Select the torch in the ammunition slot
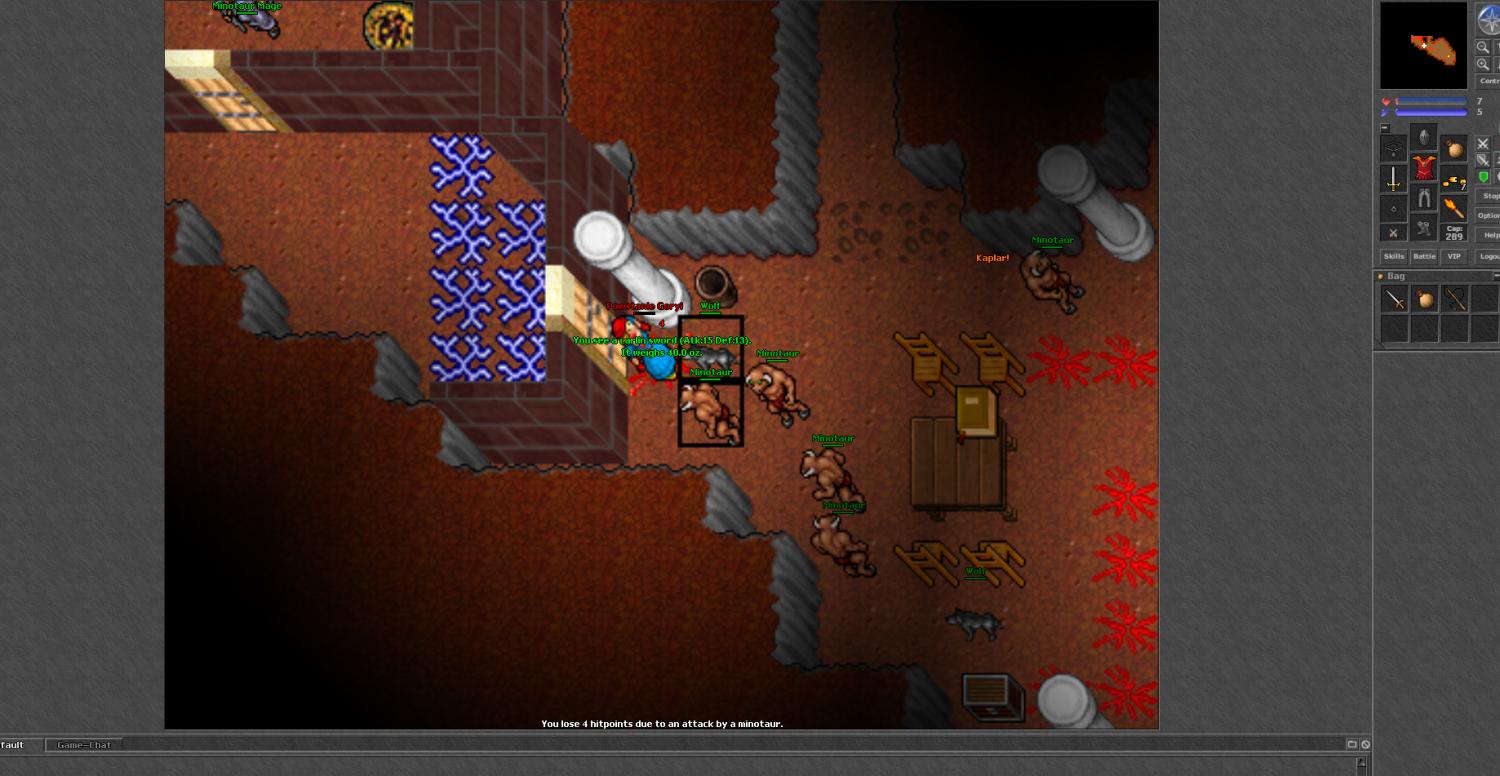Viewport: 1500px width, 776px height. tap(1454, 208)
